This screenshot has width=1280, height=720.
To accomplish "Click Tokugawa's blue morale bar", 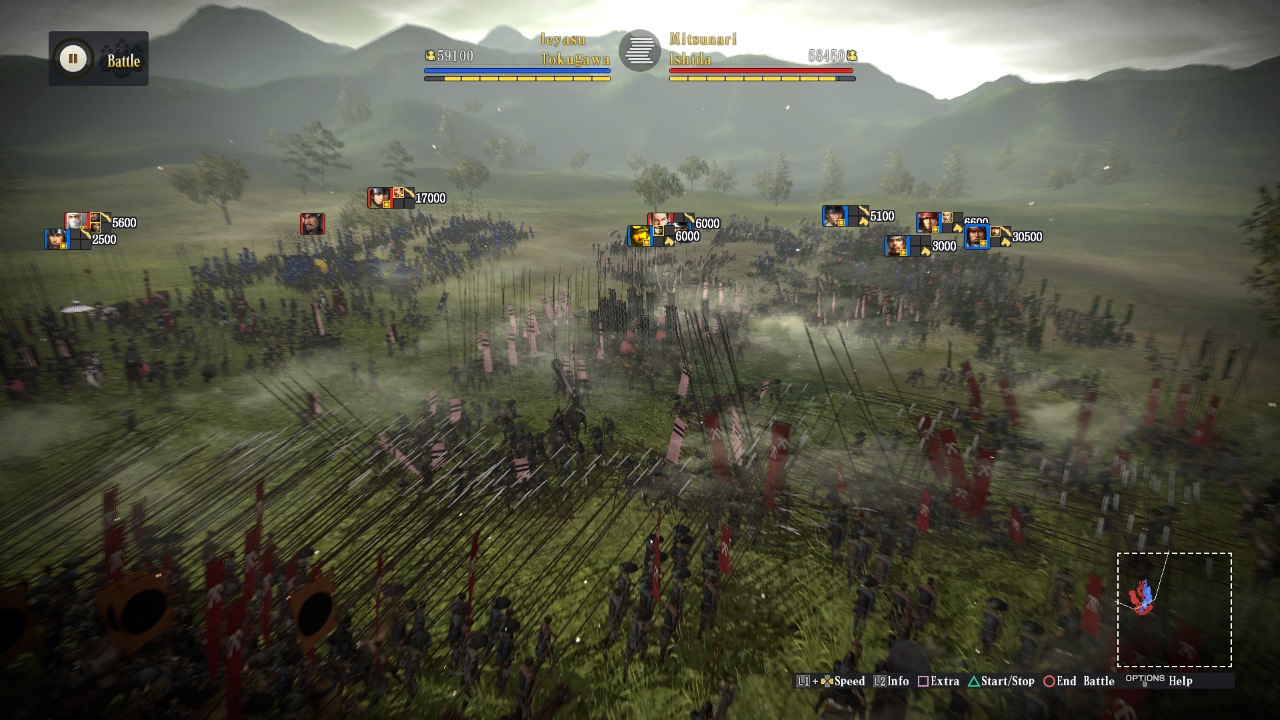I will 517,71.
